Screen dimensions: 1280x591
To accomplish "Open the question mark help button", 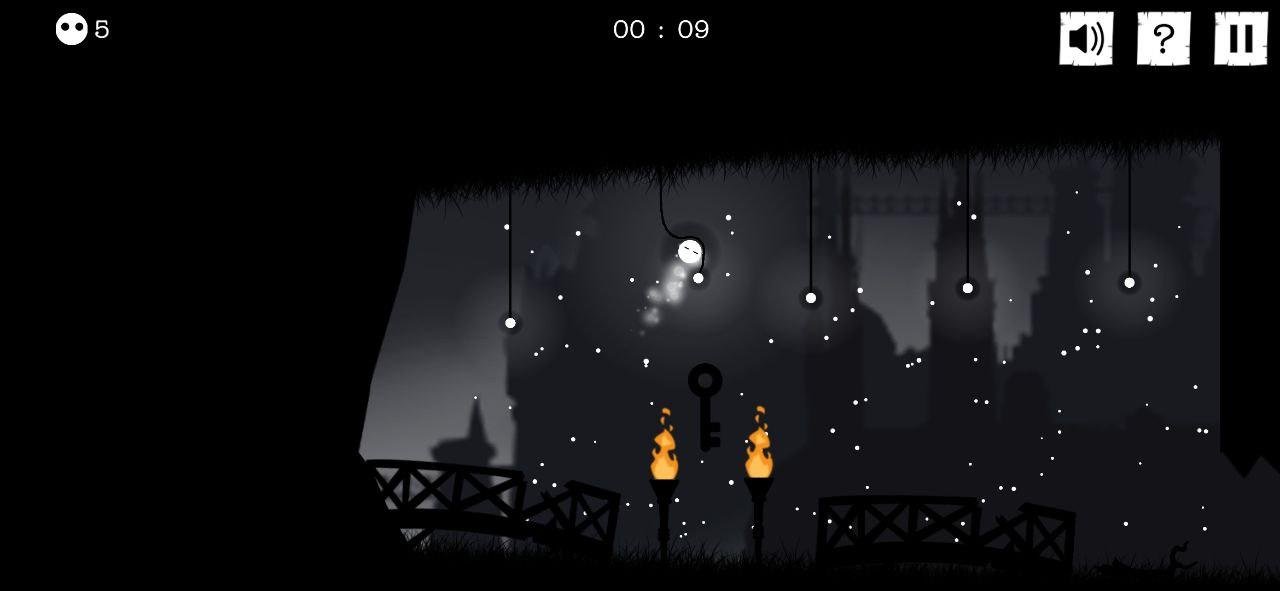I will (x=1163, y=39).
